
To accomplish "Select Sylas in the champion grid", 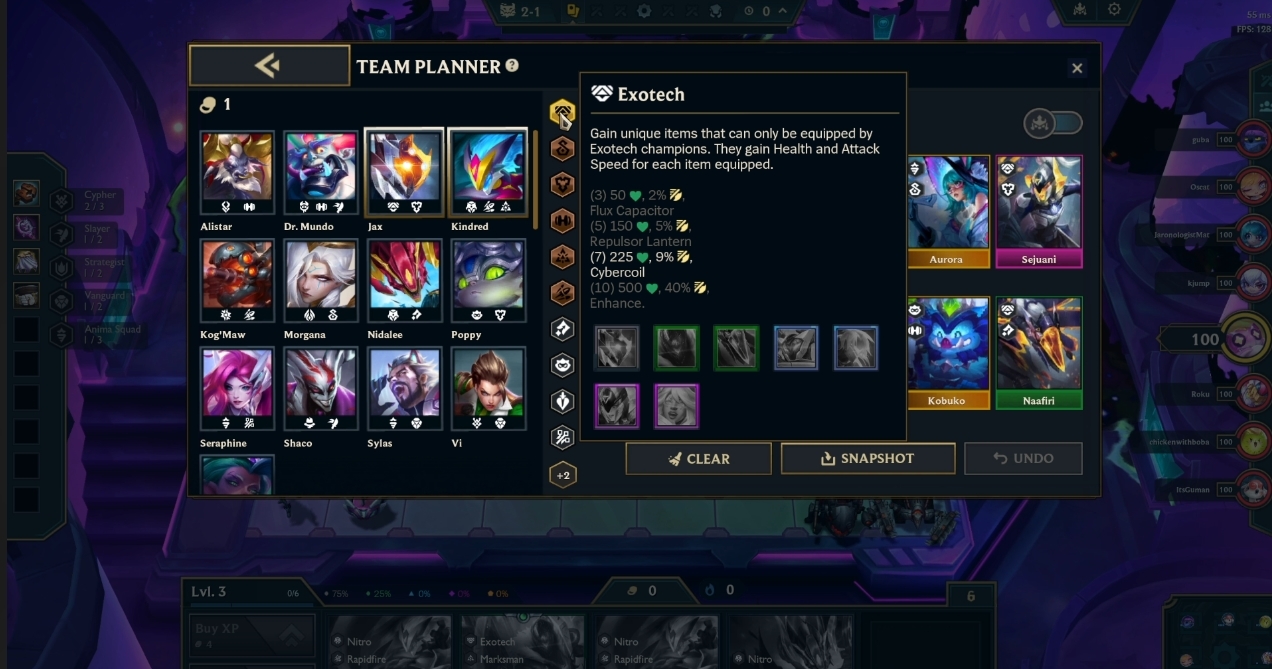I will 404,390.
